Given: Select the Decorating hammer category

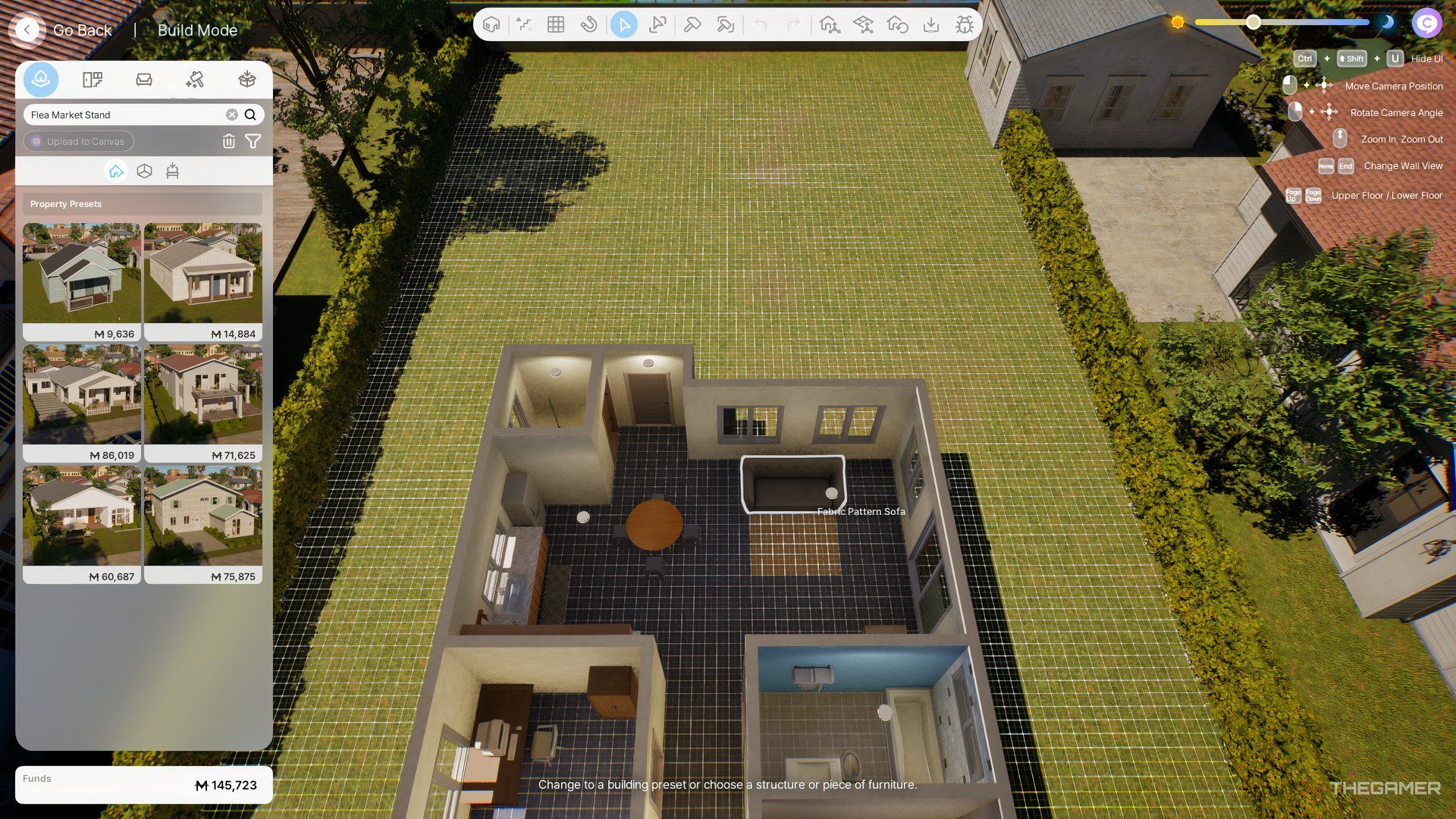Looking at the screenshot, I should [196, 79].
